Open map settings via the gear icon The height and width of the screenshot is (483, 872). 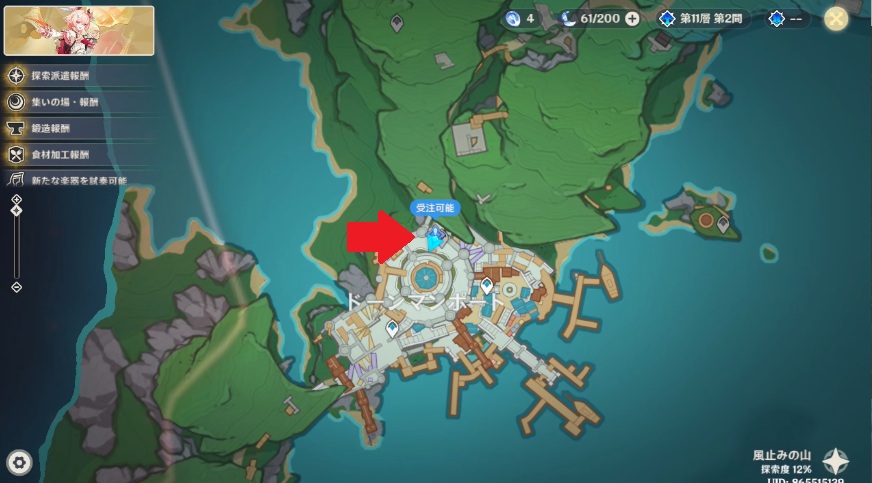(18, 461)
